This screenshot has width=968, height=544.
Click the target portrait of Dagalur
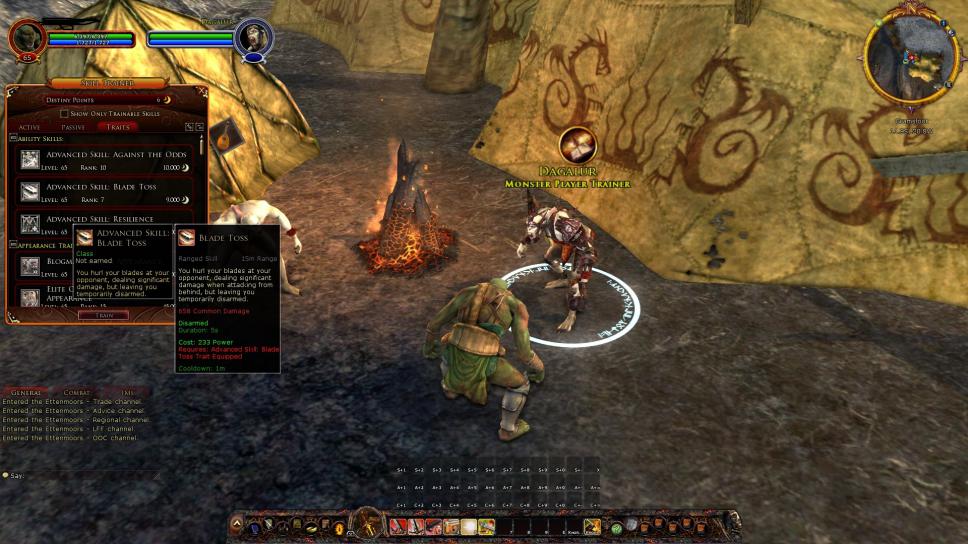tap(253, 38)
